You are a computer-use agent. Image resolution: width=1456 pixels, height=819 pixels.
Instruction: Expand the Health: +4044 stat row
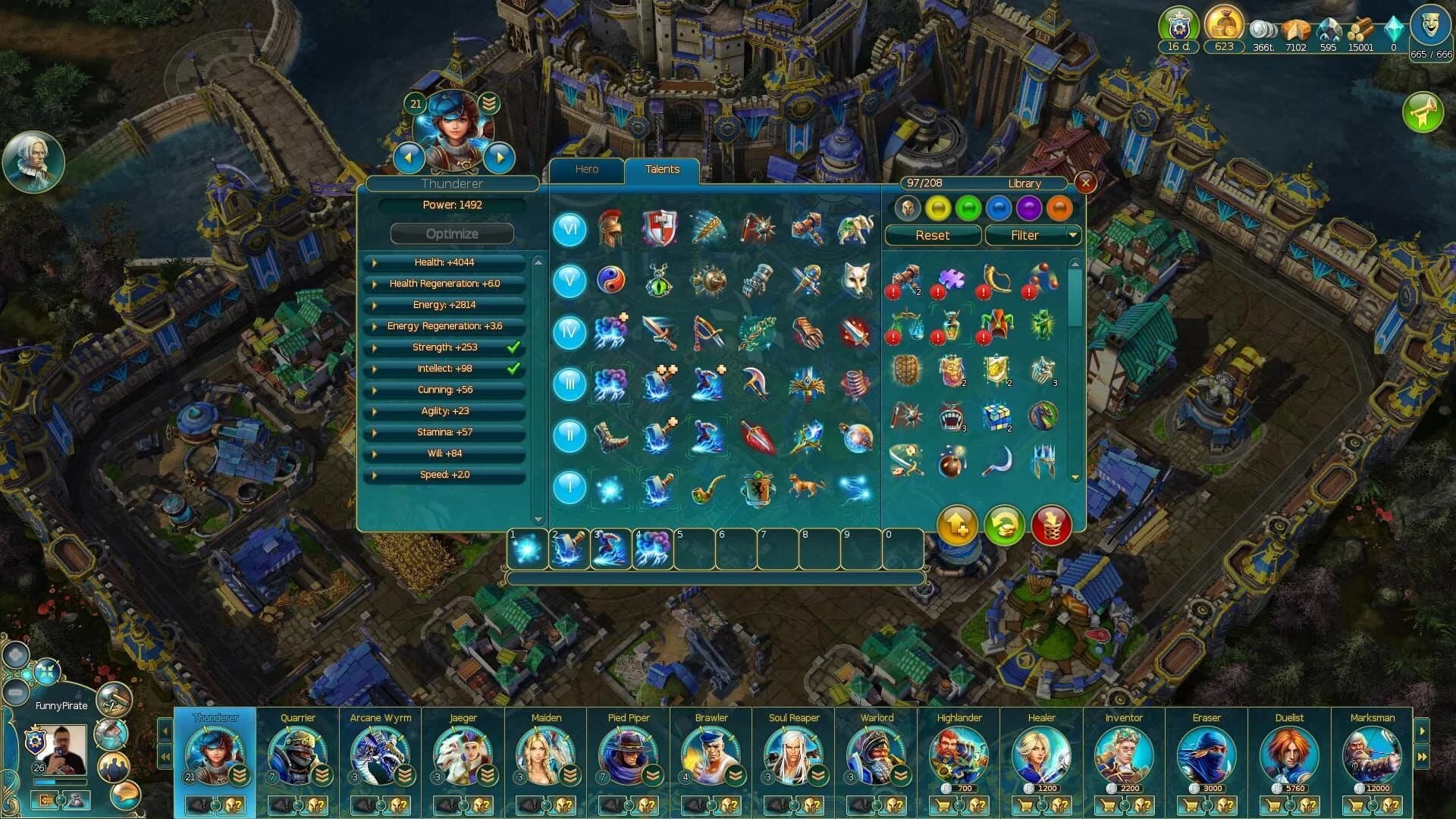pyautogui.click(x=444, y=263)
